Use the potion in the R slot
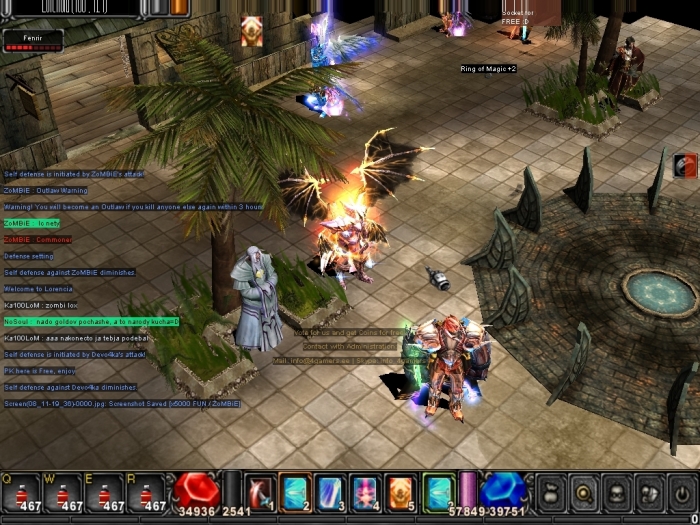Viewport: 700px width, 525px height. [146, 492]
